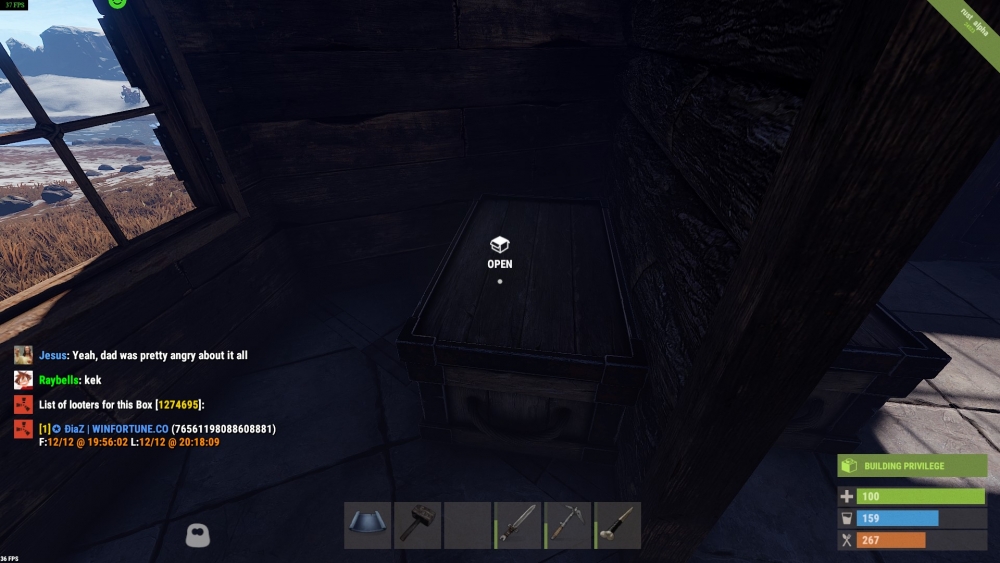Click Raybells's avatar in the chat
Screen dimensions: 1000x563
tap(23, 380)
